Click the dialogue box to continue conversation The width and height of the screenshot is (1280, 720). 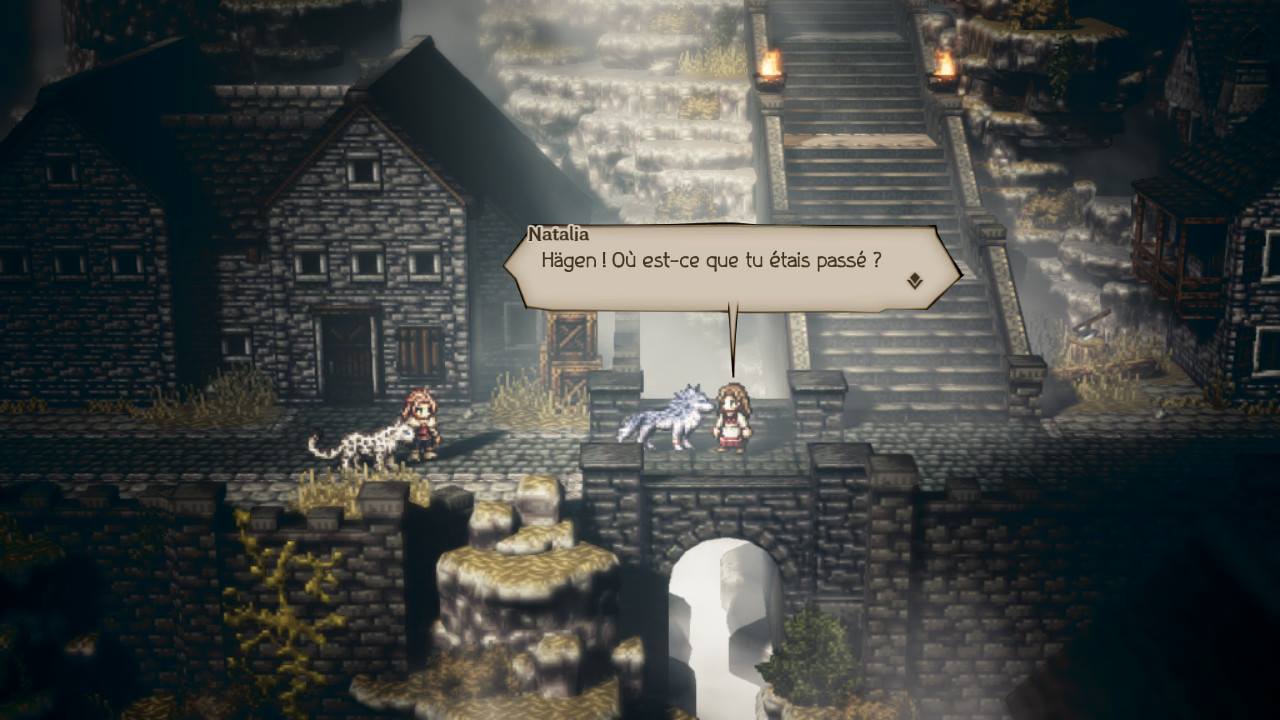tap(730, 270)
